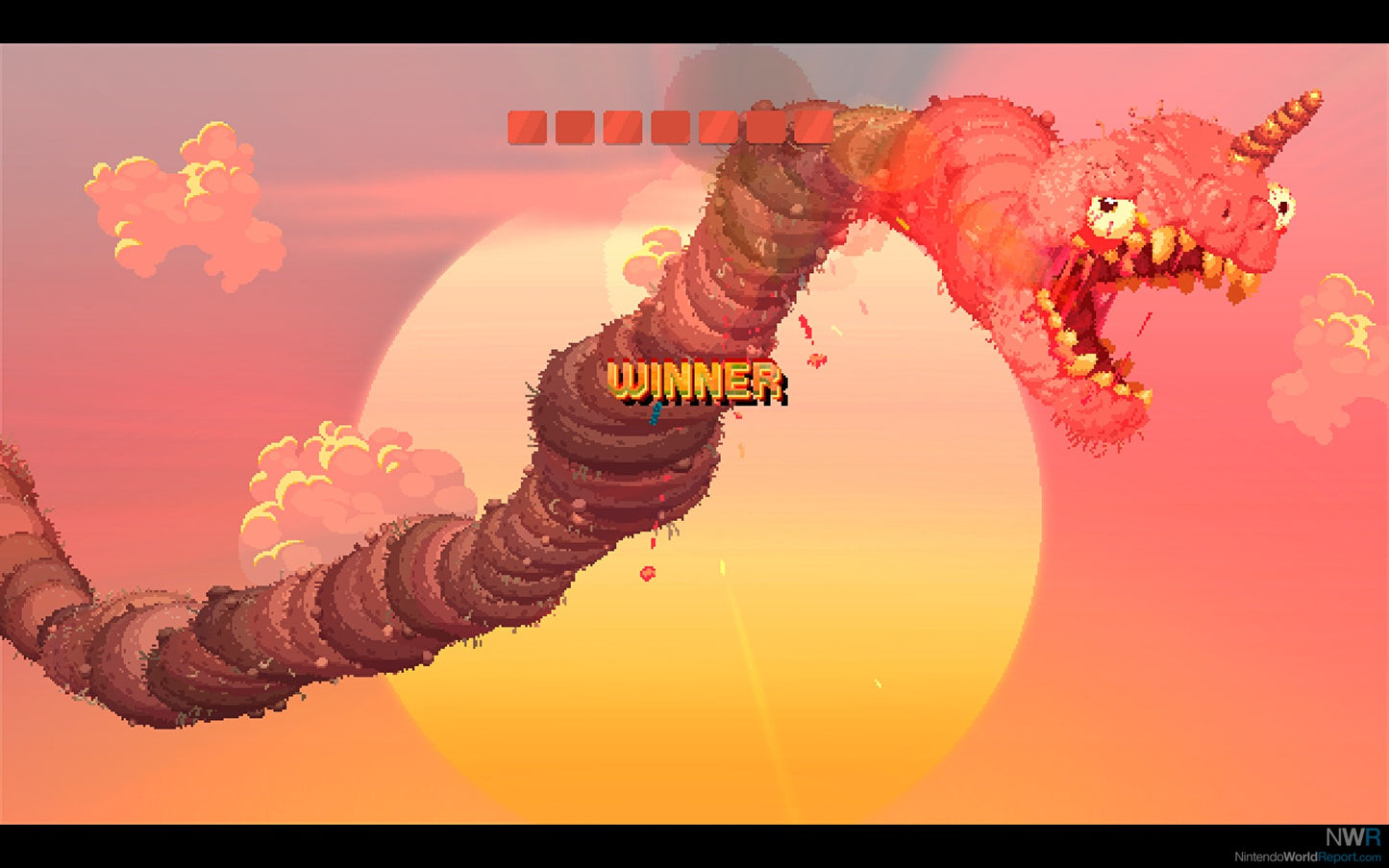This screenshot has height=868, width=1389.
Task: Click the last orange square in the row
Action: click(x=813, y=126)
